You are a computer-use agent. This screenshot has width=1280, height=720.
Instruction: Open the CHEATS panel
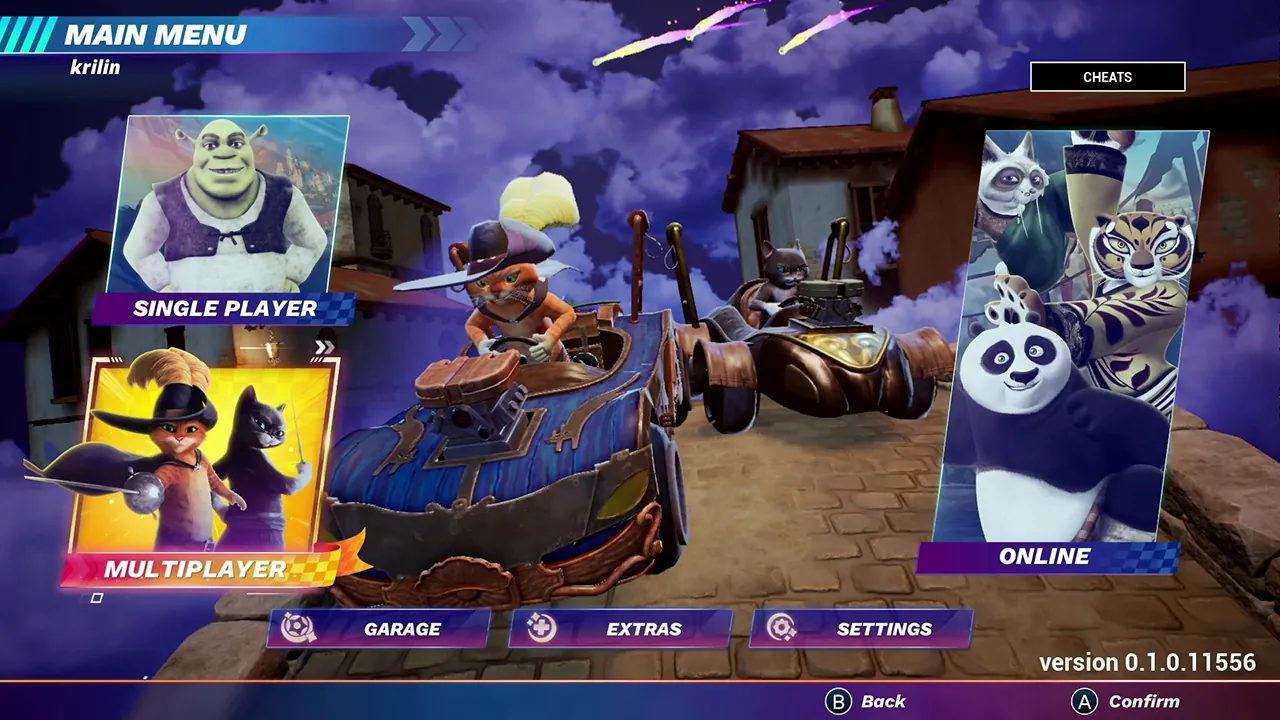click(1108, 77)
